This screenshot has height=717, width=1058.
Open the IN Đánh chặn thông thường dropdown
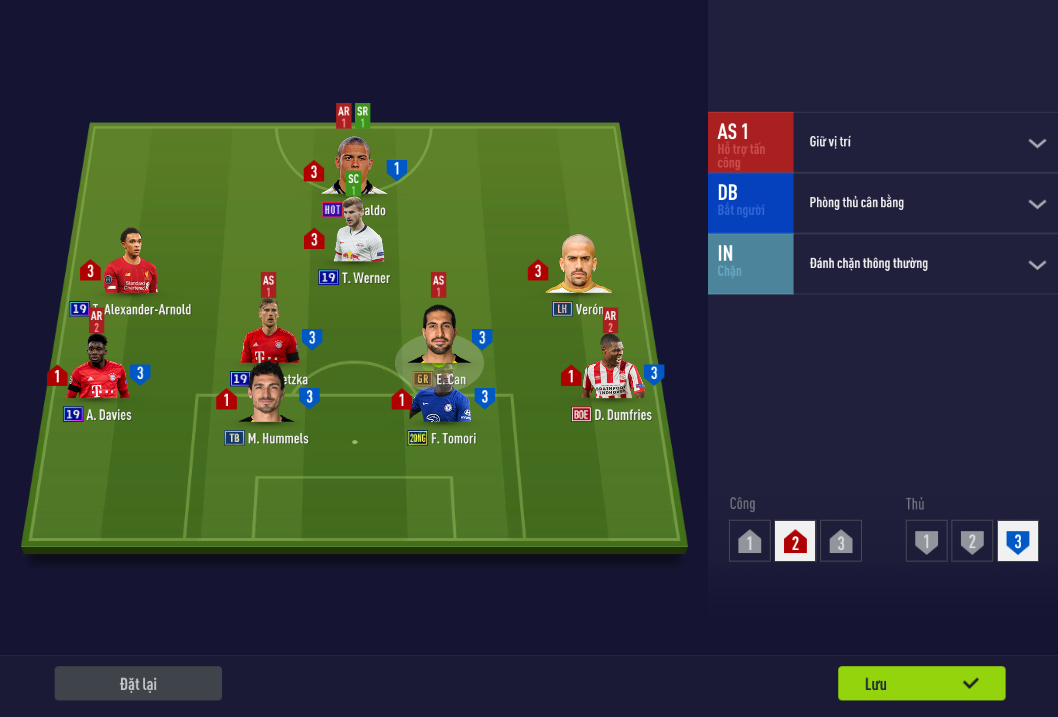pyautogui.click(x=1036, y=265)
